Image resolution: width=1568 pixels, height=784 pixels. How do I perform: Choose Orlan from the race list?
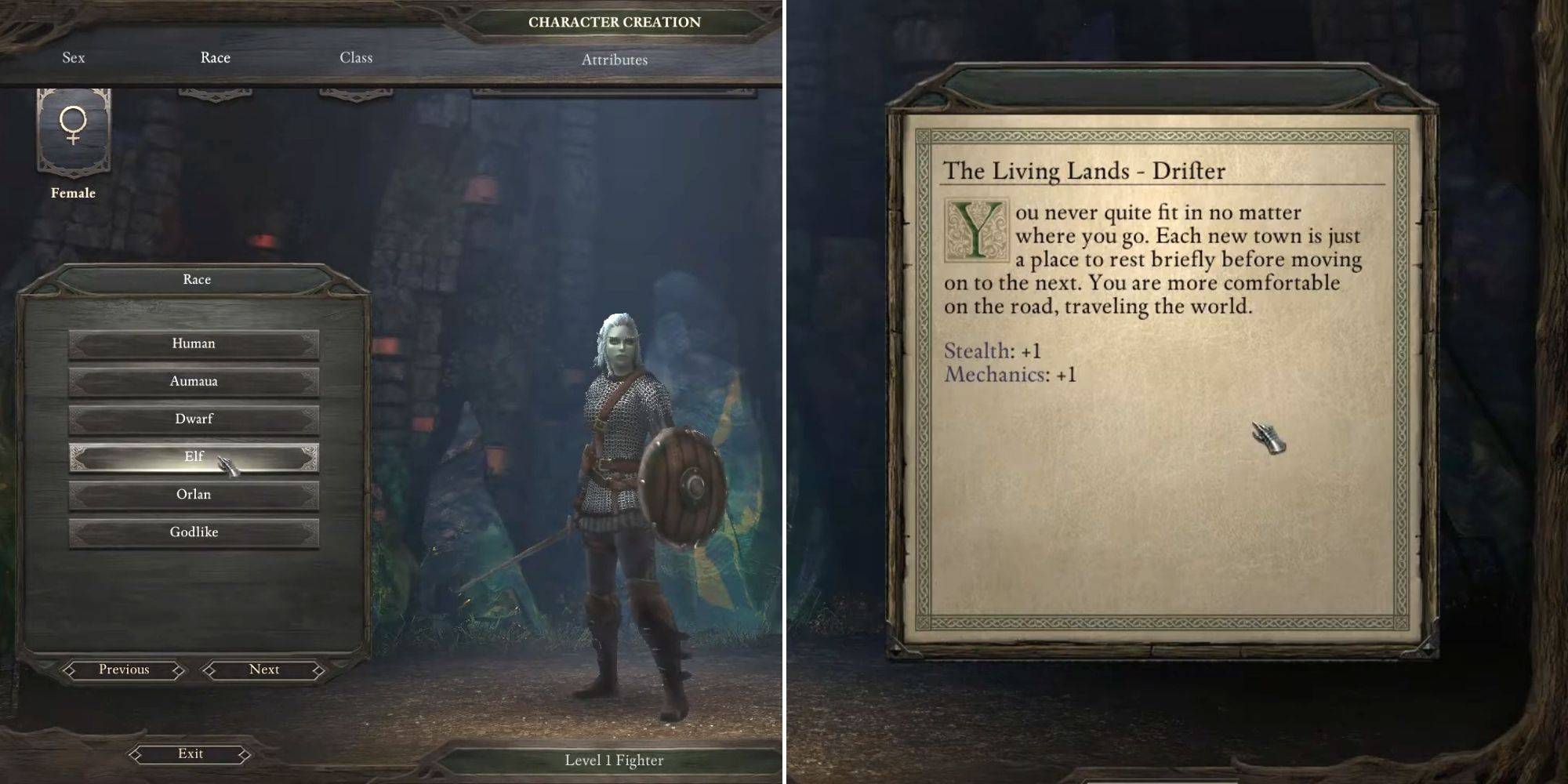pos(194,494)
